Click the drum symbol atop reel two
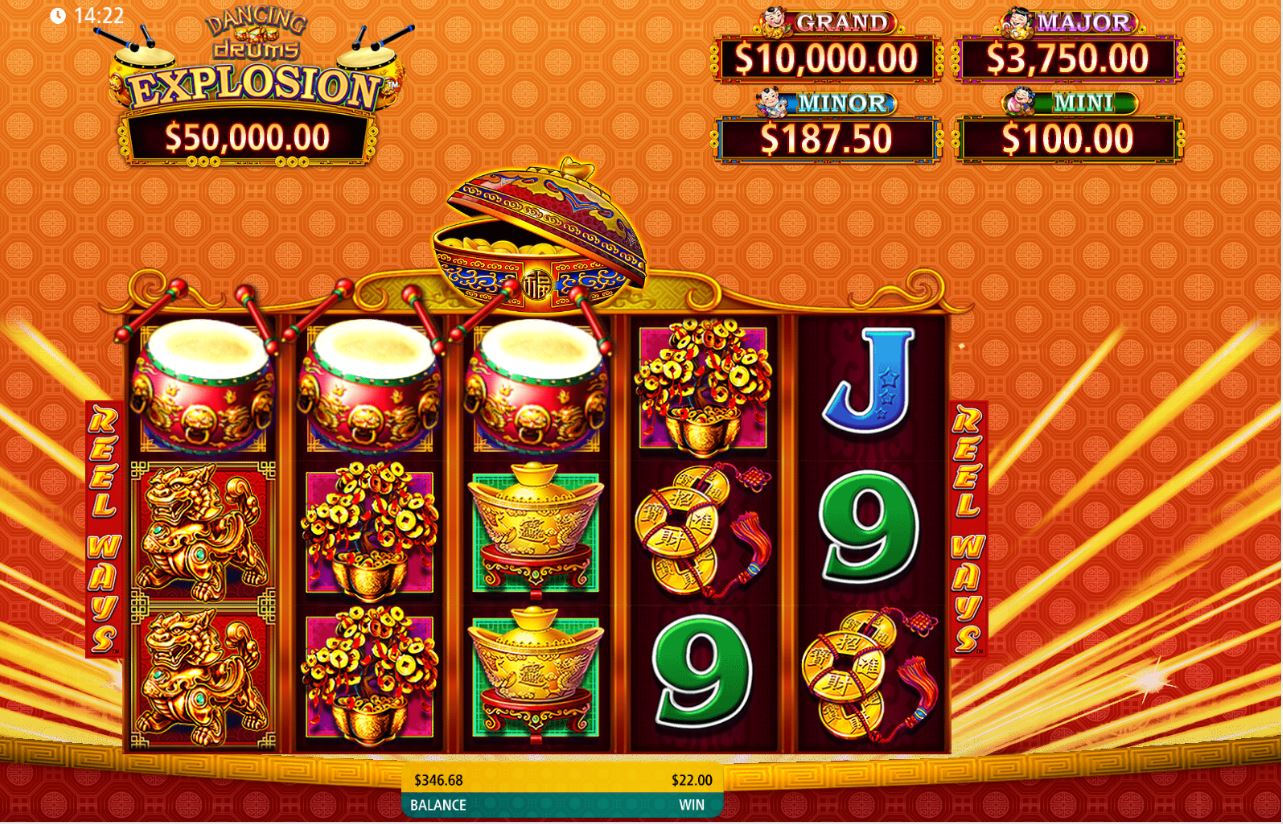 click(x=370, y=390)
